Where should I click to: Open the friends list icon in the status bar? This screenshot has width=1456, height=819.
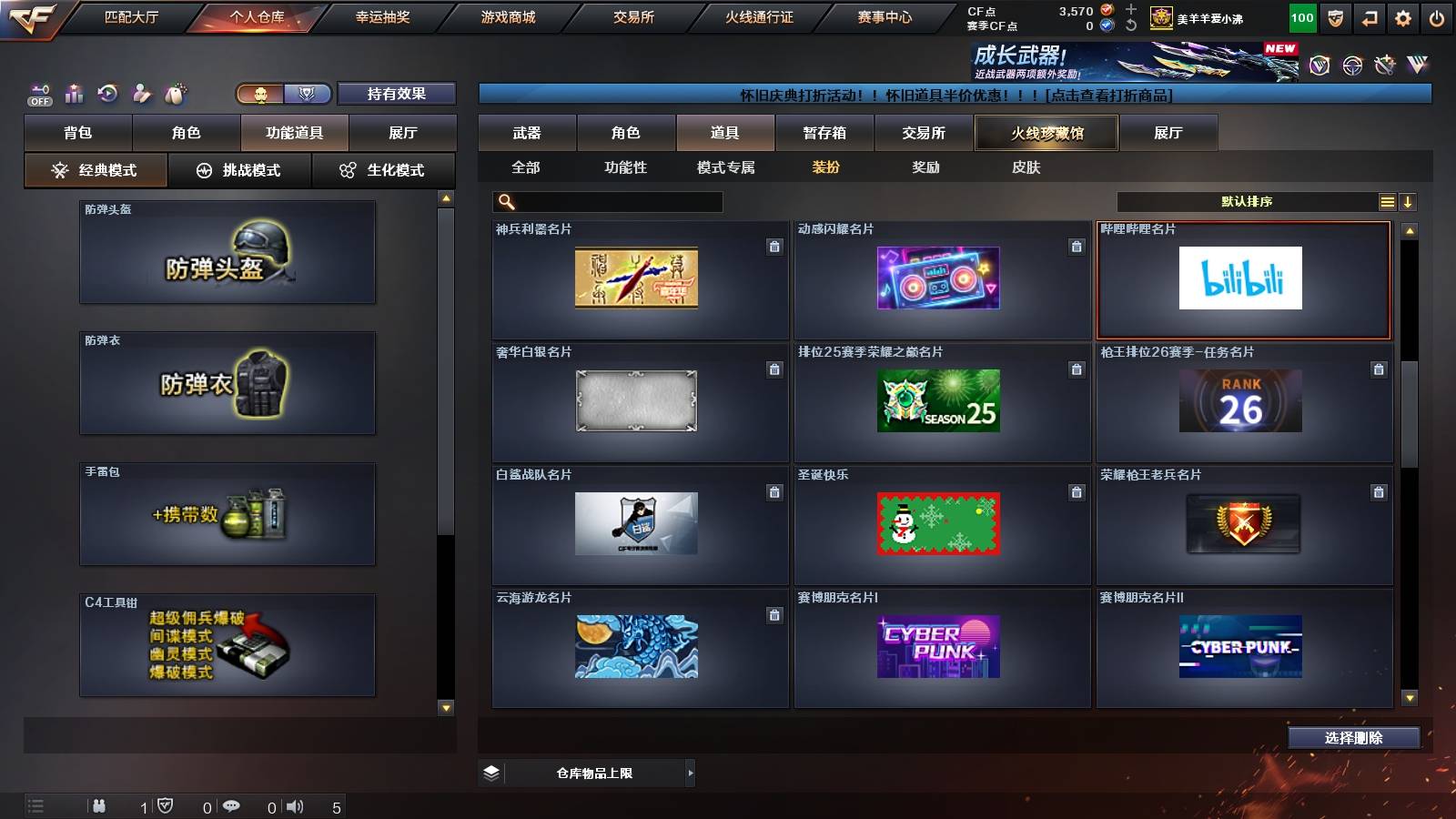(x=98, y=804)
